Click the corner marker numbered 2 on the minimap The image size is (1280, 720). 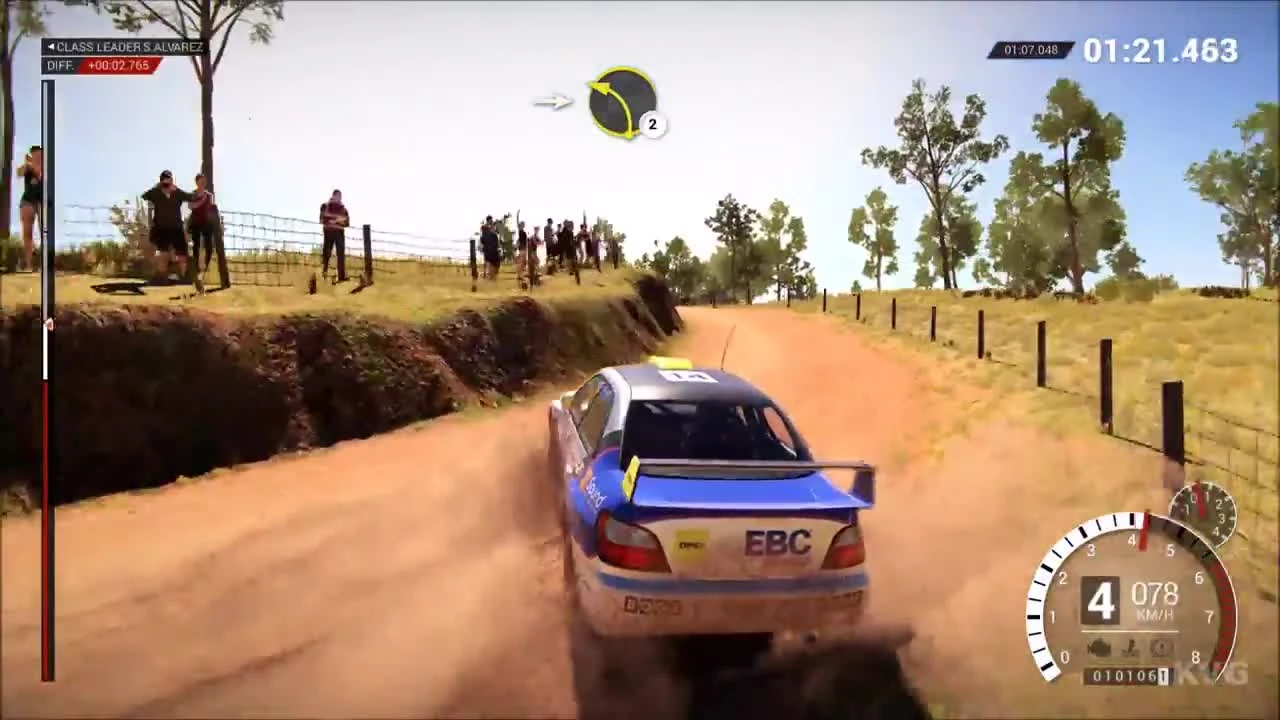click(x=652, y=125)
